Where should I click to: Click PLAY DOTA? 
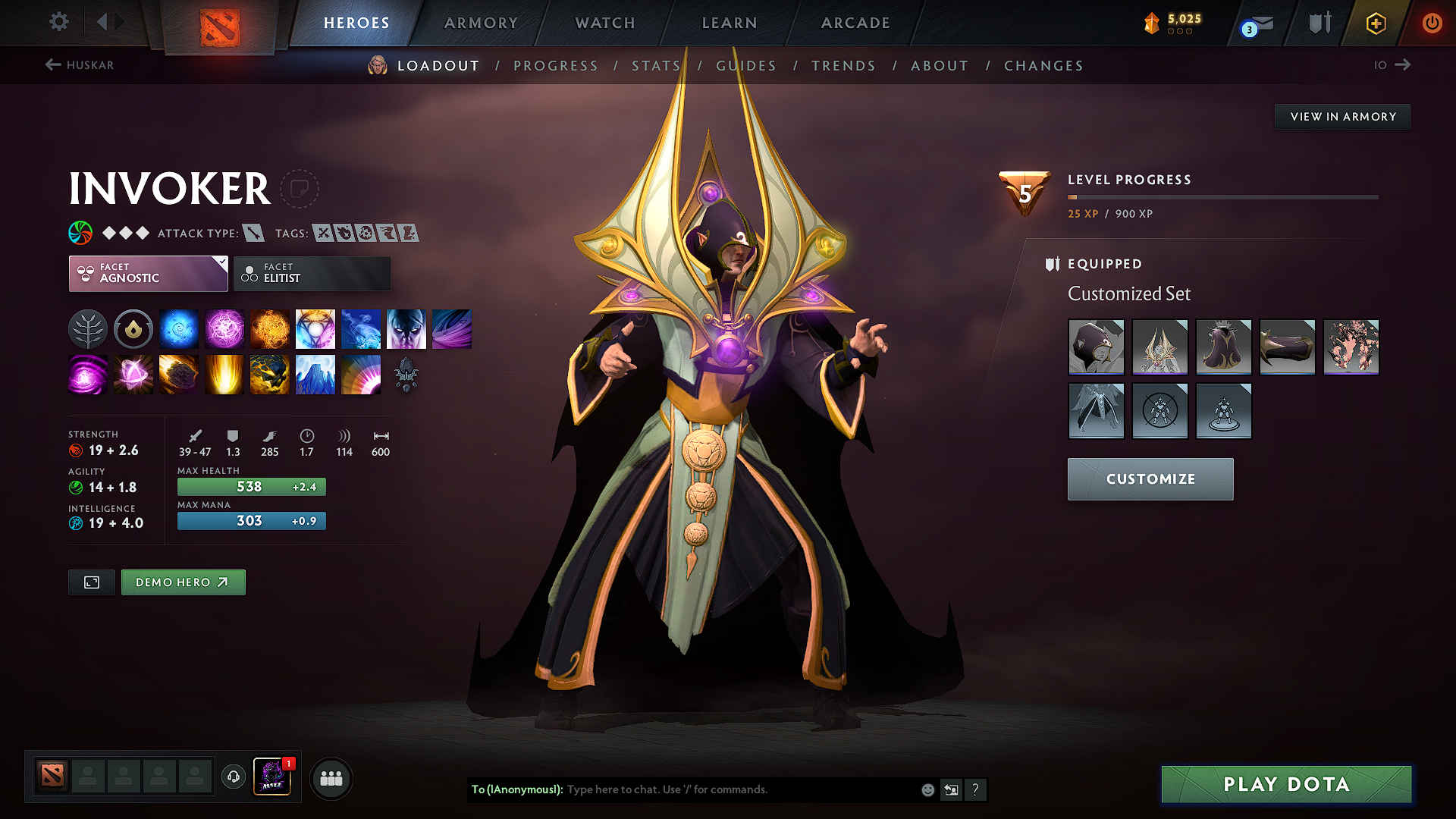pos(1285,784)
